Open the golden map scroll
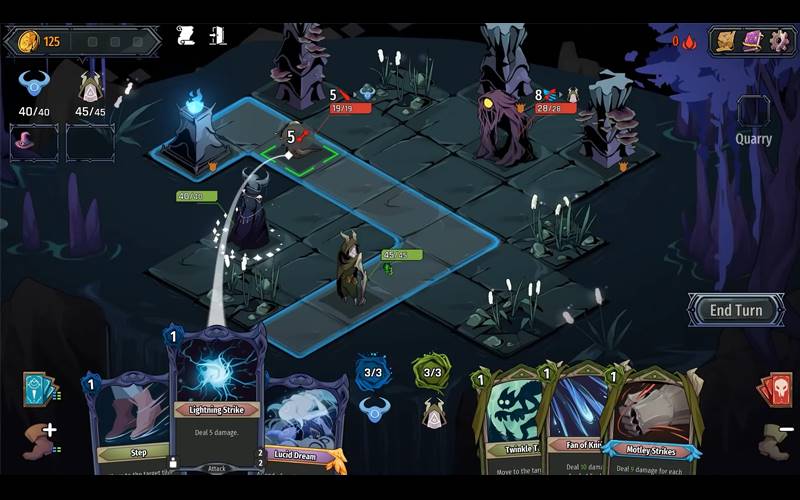This screenshot has height=500, width=800. pos(726,41)
